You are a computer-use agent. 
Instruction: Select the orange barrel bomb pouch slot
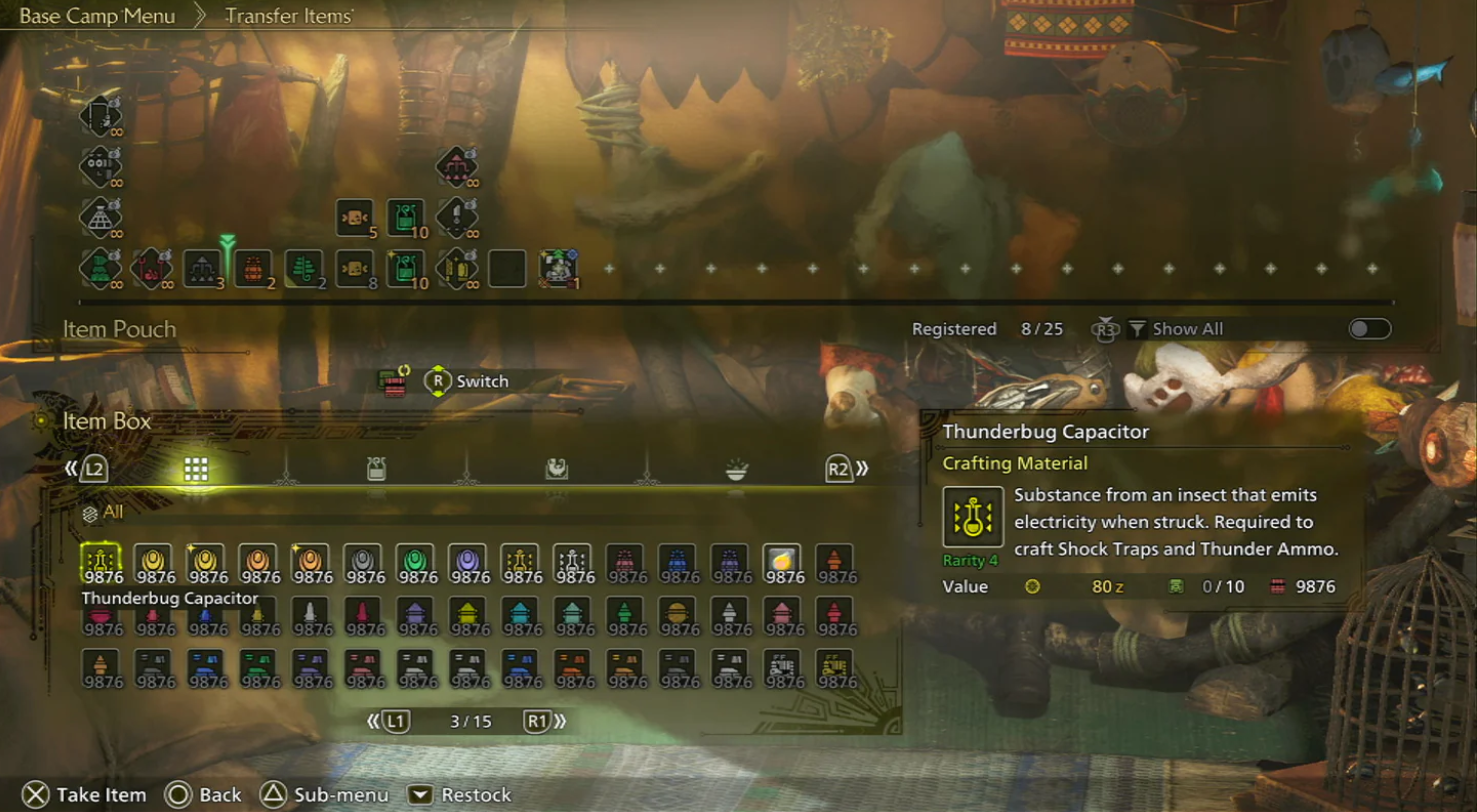pyautogui.click(x=254, y=268)
